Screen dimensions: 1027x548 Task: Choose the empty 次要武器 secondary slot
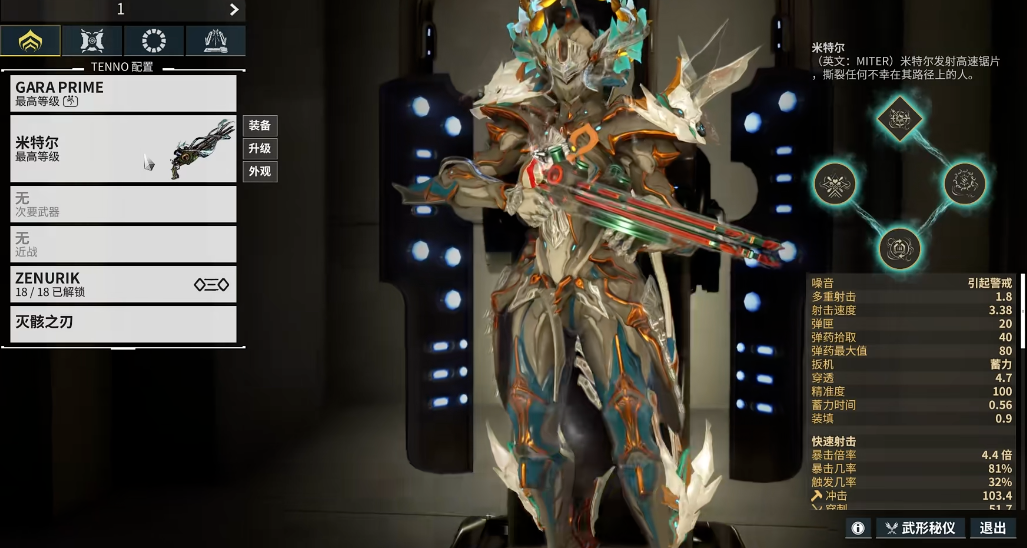click(124, 204)
